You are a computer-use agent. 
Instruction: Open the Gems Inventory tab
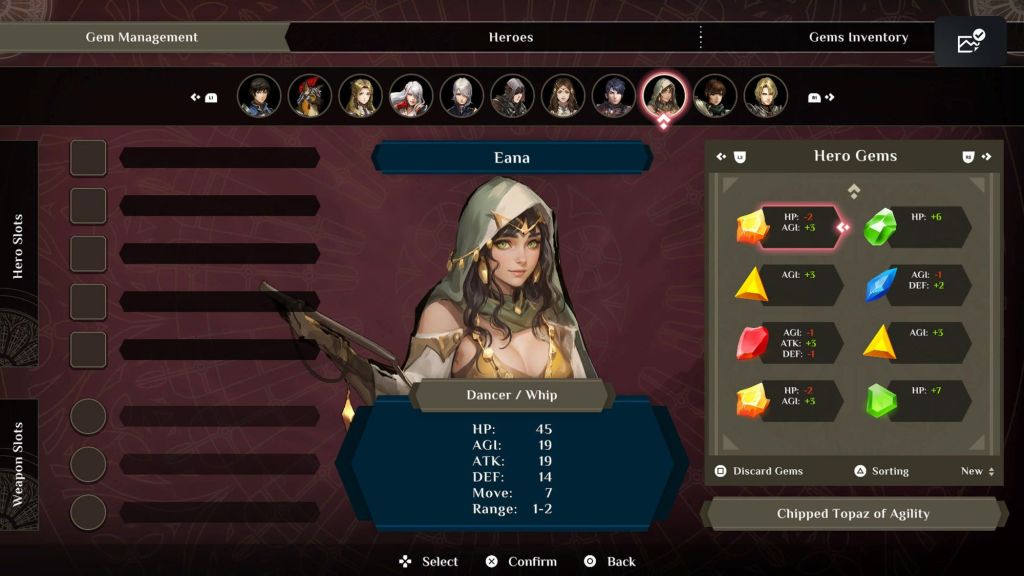857,37
